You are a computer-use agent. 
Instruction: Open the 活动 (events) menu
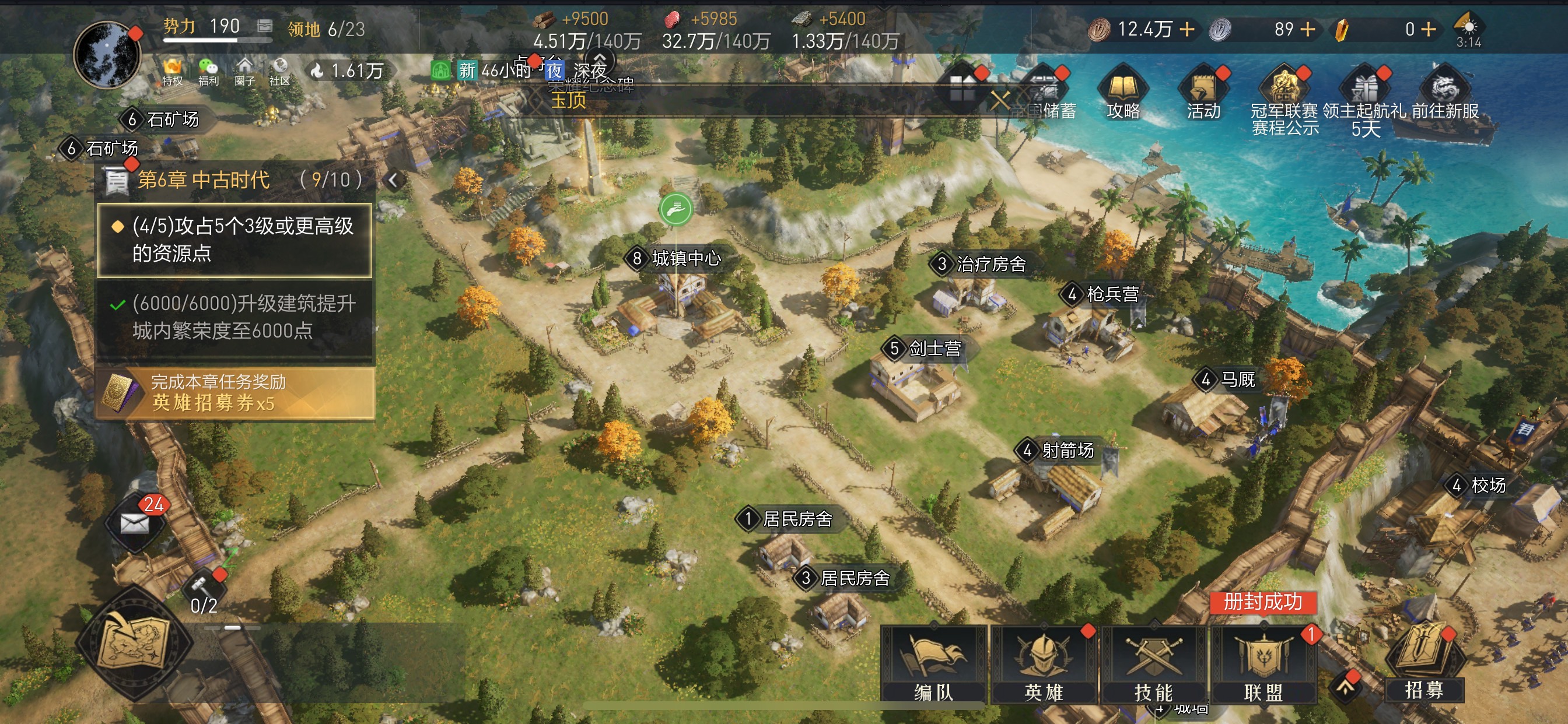coord(1203,93)
